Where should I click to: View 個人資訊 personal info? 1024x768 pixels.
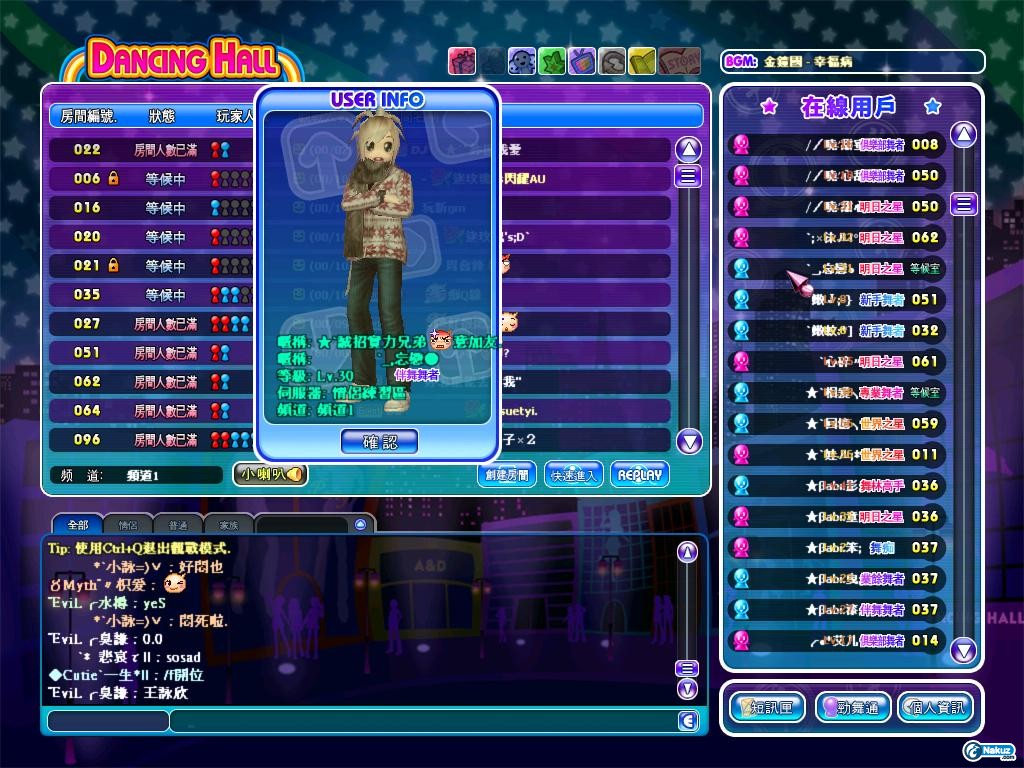[933, 708]
